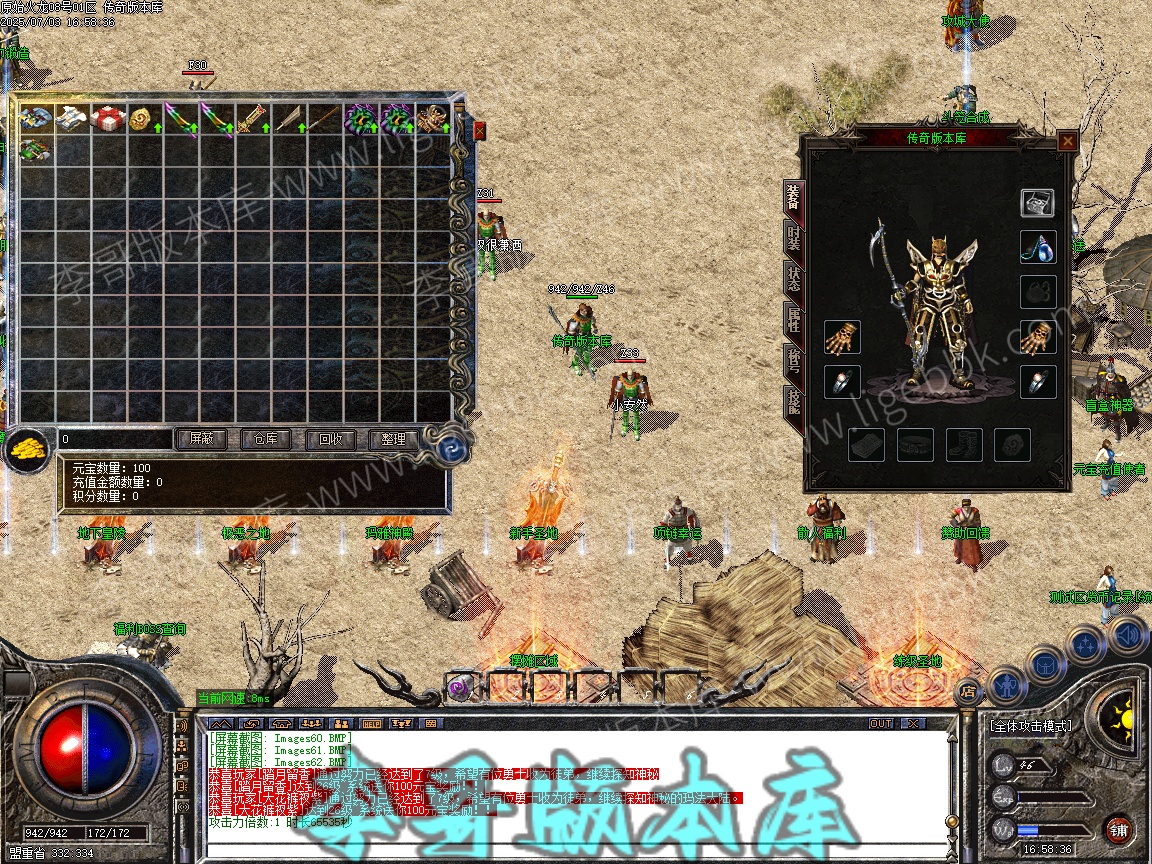Show the 属性 attributes tab
This screenshot has height=864, width=1152.
click(793, 321)
